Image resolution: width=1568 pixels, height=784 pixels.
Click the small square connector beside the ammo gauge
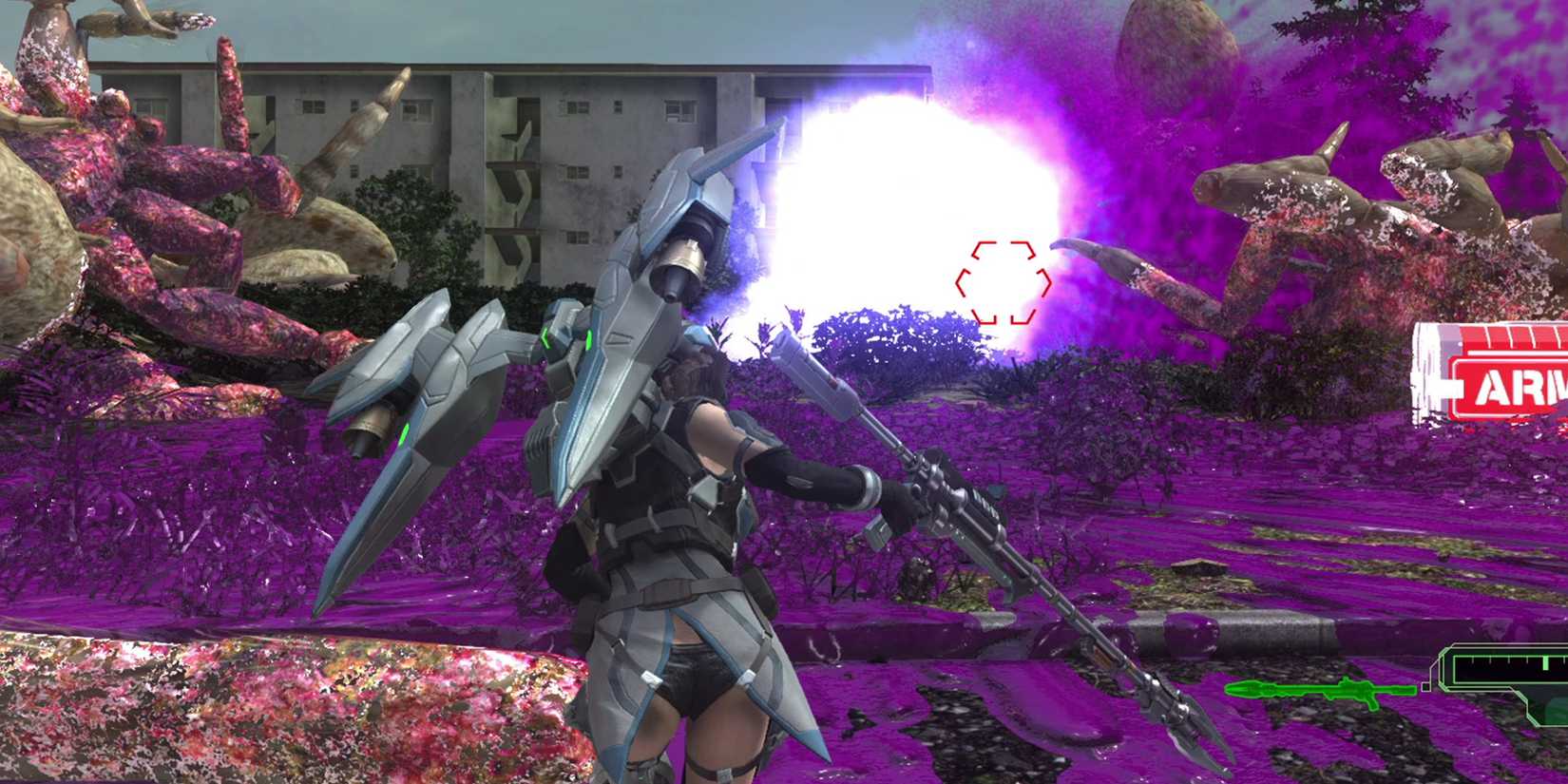click(x=1425, y=686)
